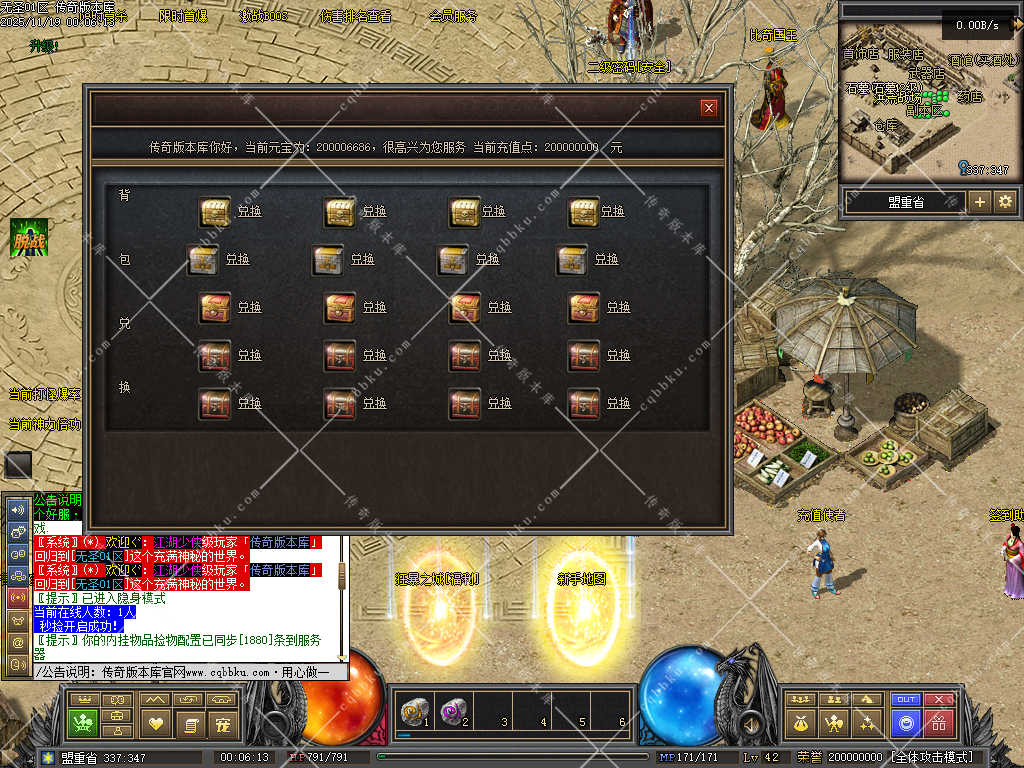Open the scroll icon button
The image size is (1024, 768).
(x=189, y=722)
